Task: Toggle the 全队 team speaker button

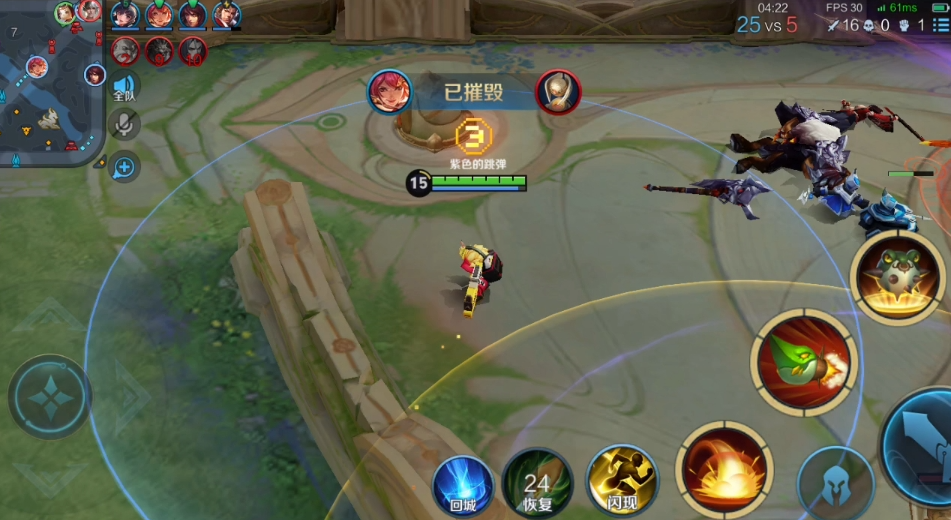Action: (x=124, y=87)
